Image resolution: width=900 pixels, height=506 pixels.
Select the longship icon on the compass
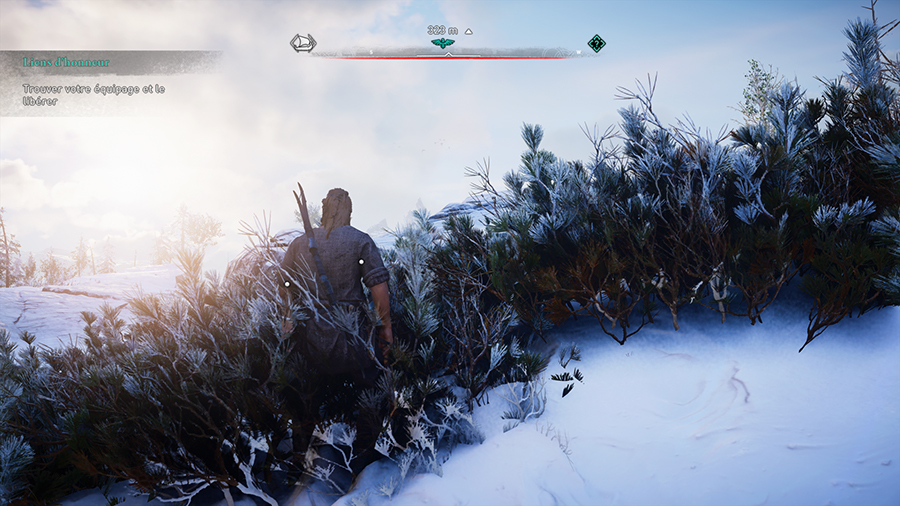[x=303, y=43]
